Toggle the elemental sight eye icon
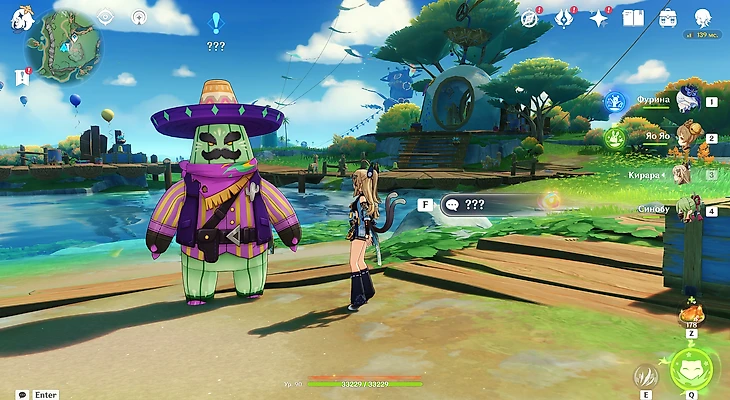This screenshot has height=400, width=730. pos(106,17)
